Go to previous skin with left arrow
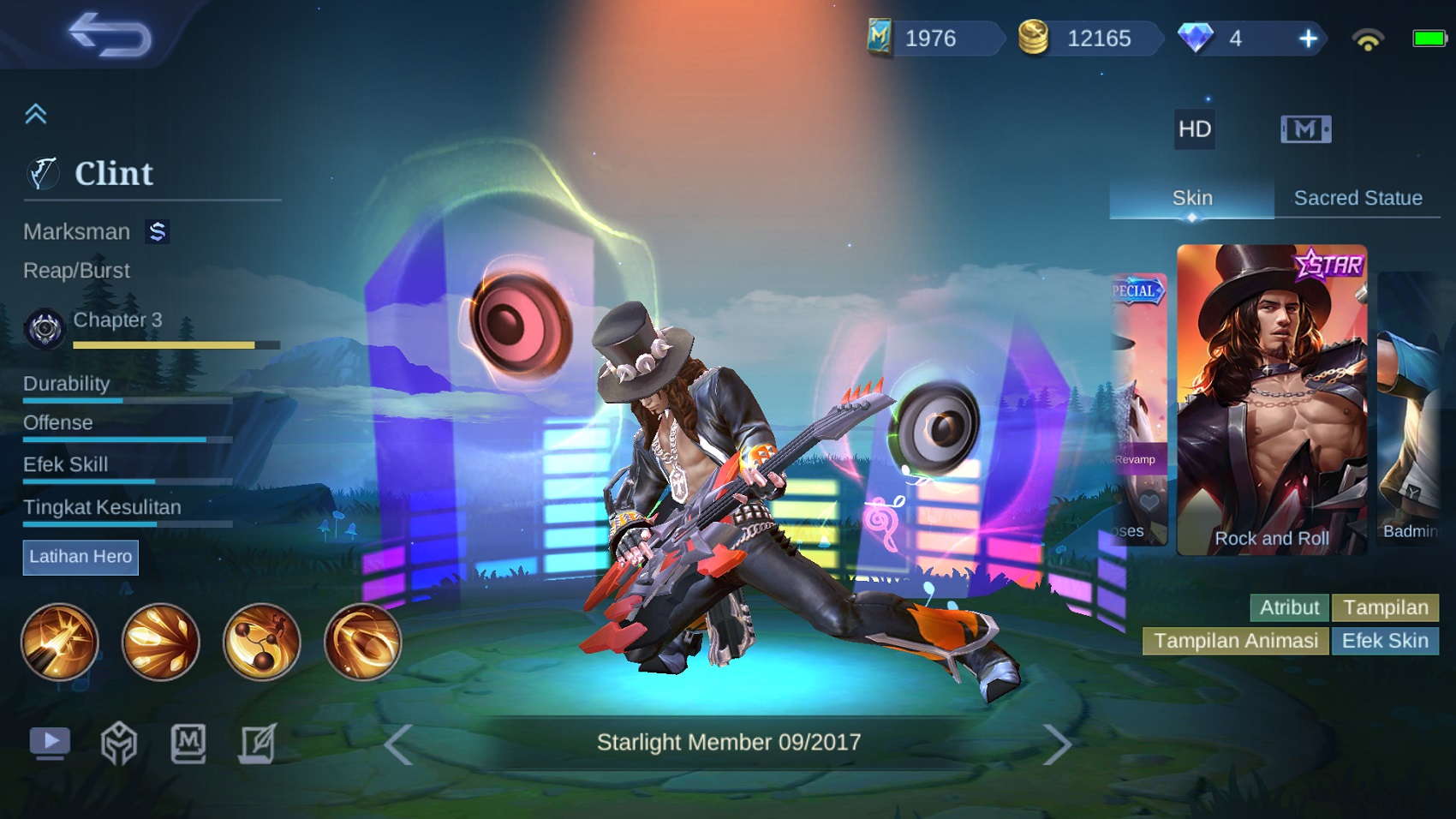 click(399, 744)
